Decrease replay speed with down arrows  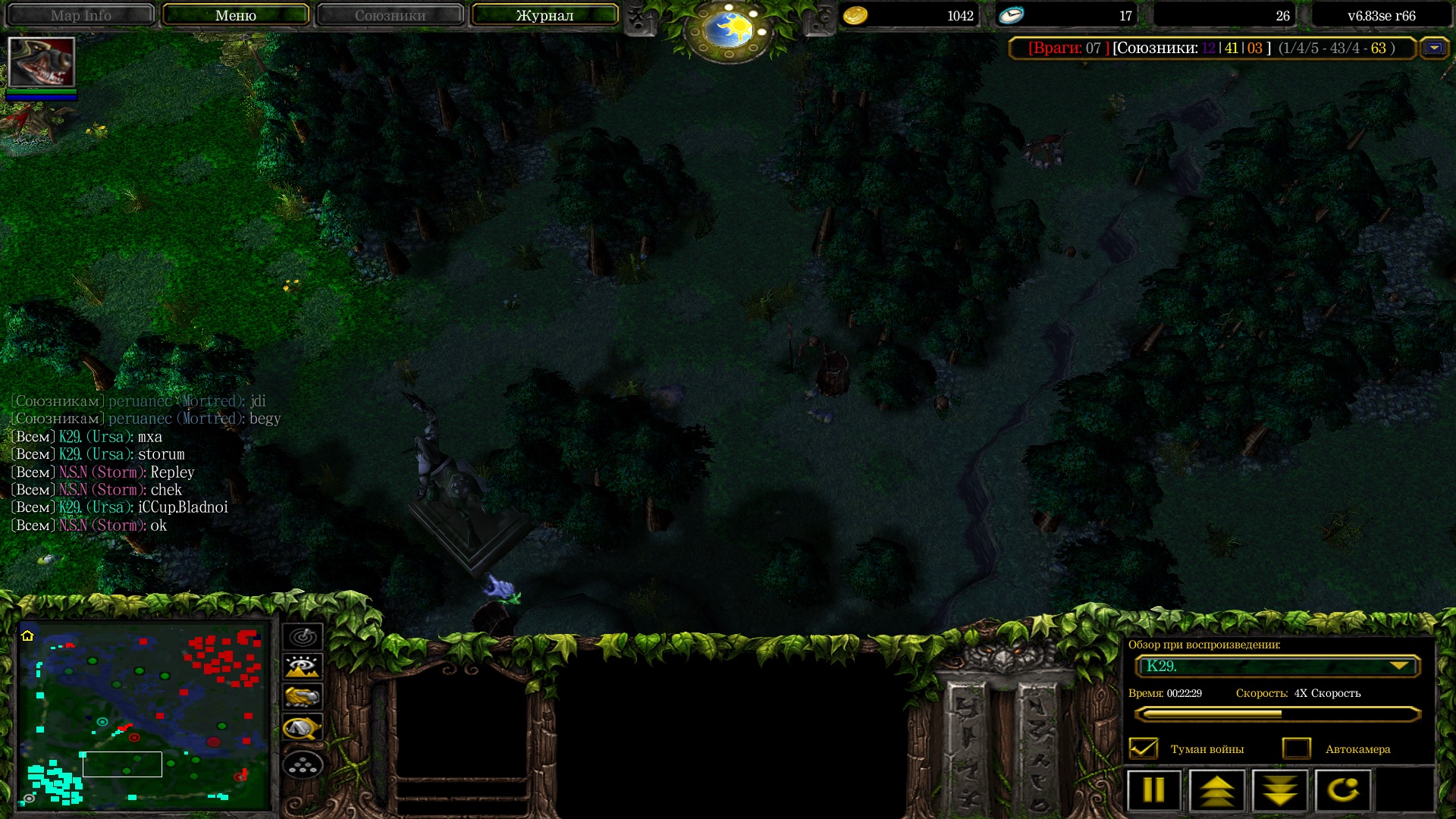tap(1280, 790)
